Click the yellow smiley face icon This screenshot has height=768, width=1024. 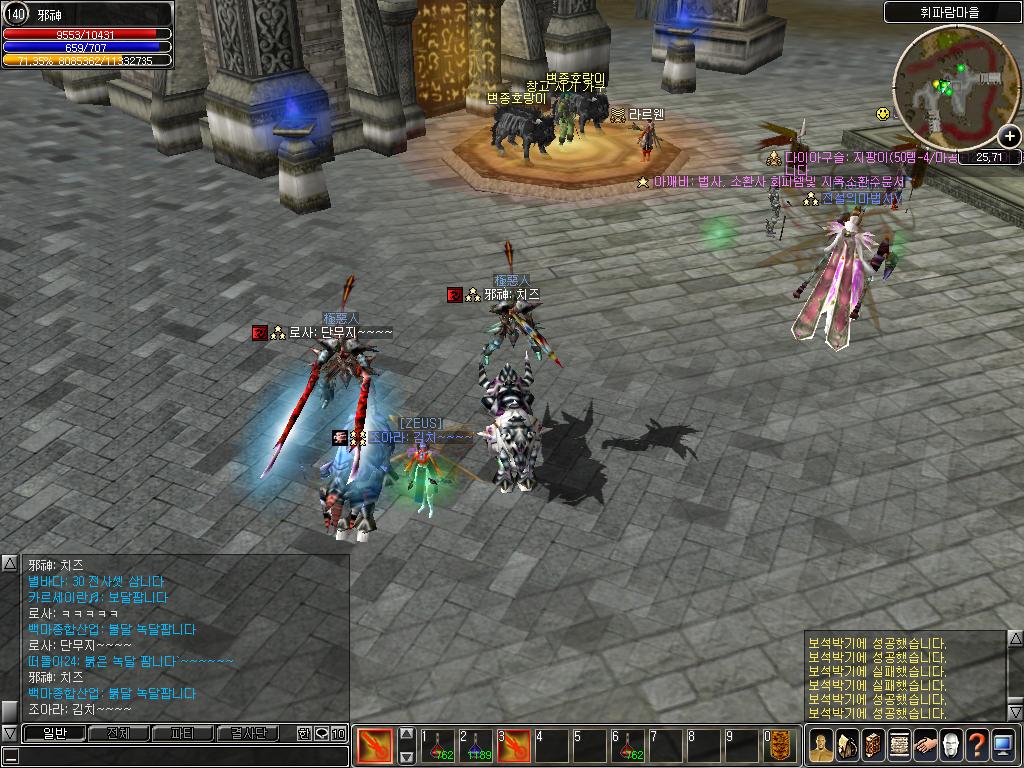click(883, 114)
